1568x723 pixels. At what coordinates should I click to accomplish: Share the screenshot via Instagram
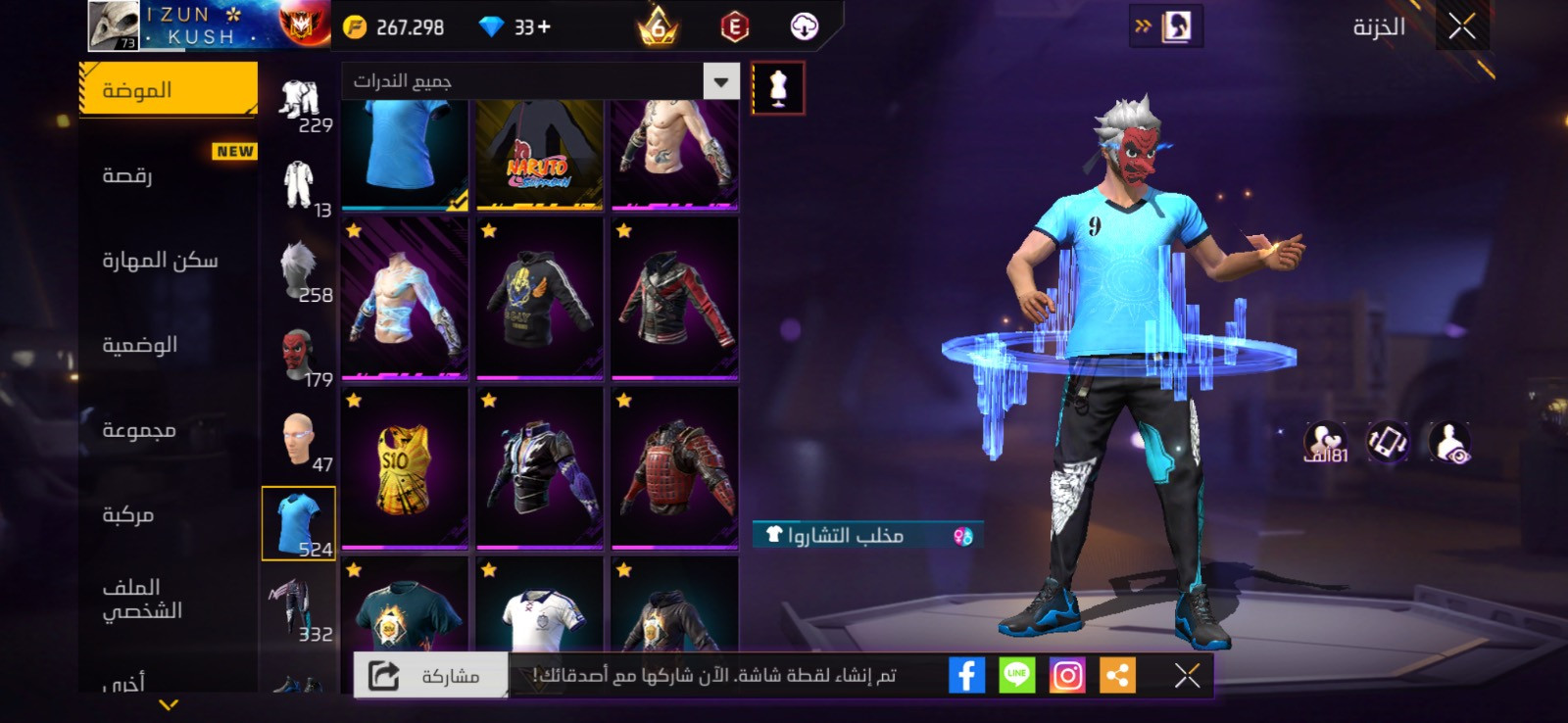click(x=1067, y=675)
